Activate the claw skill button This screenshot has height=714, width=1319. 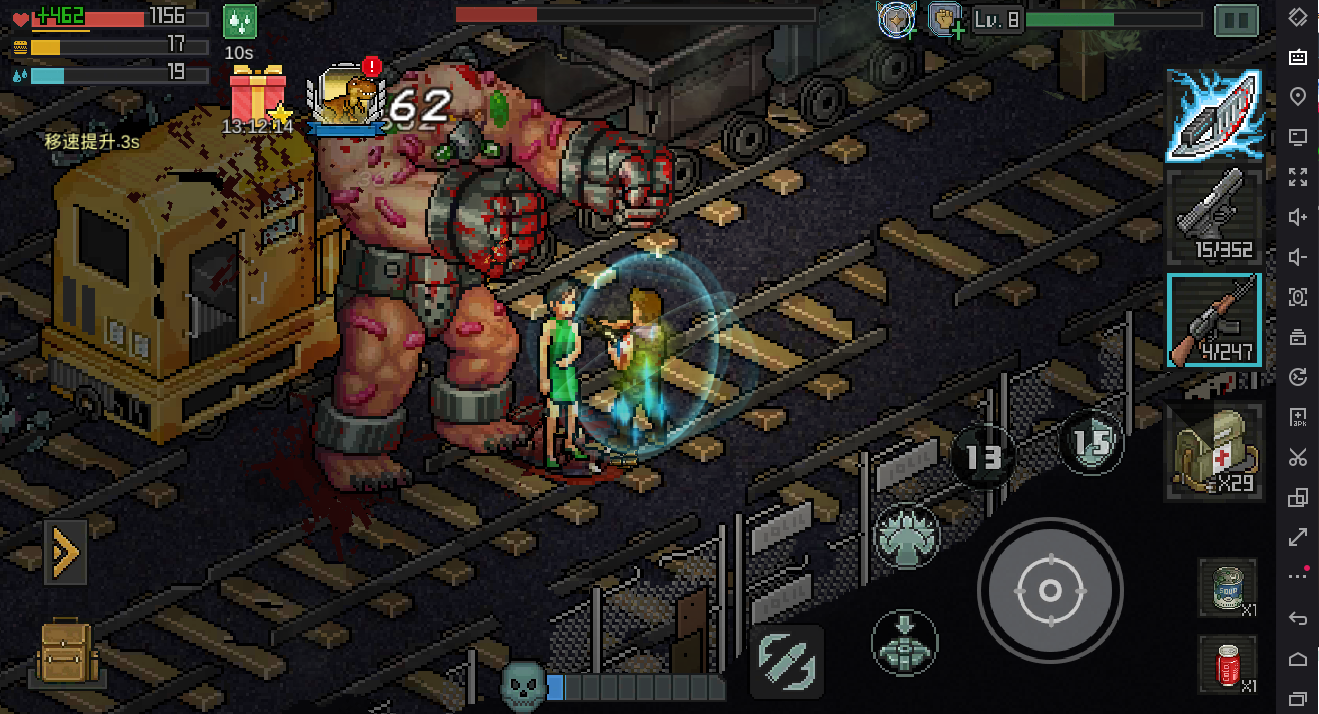pyautogui.click(x=906, y=537)
